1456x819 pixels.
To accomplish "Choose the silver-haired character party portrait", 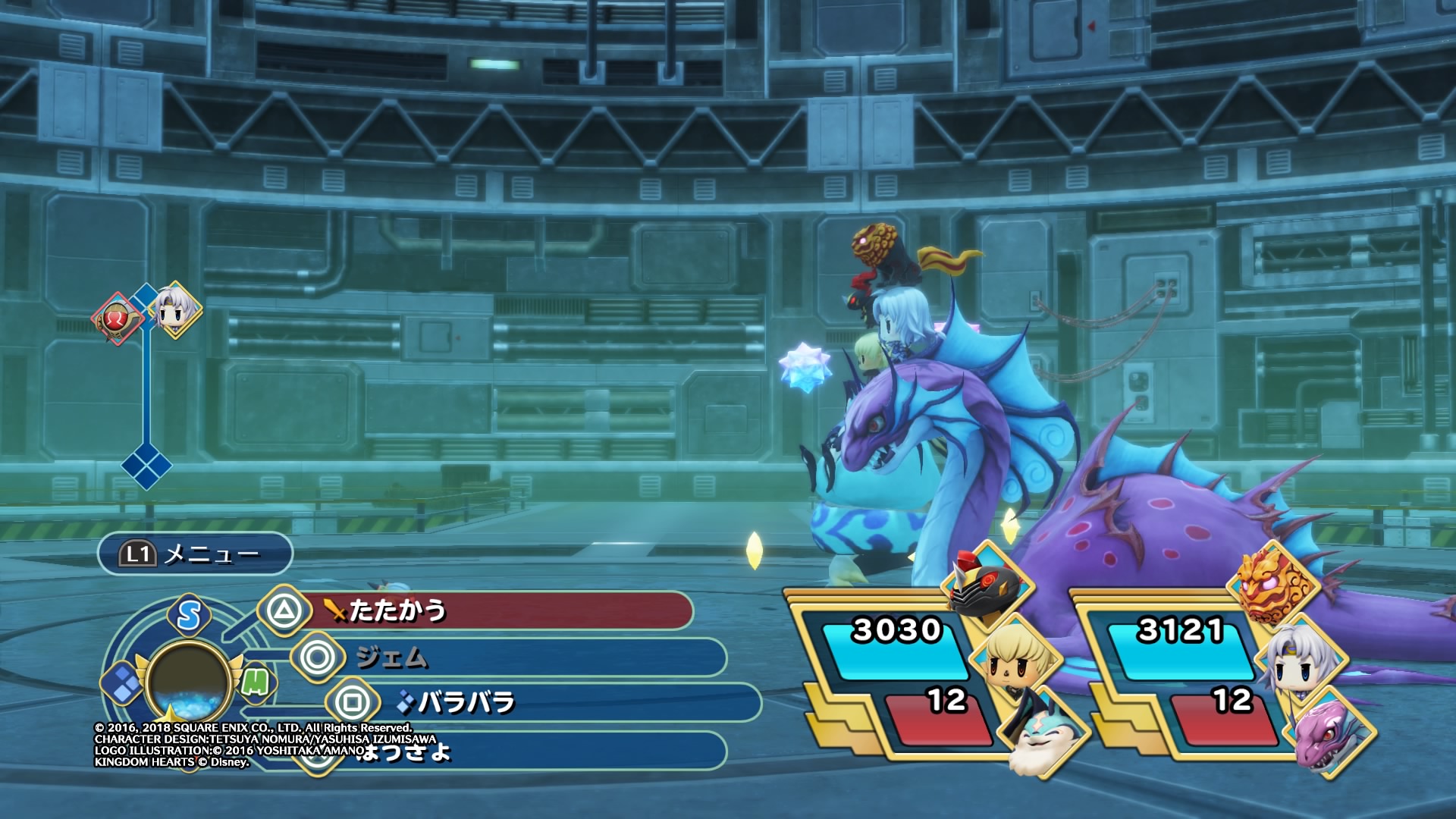I will pos(1301,661).
